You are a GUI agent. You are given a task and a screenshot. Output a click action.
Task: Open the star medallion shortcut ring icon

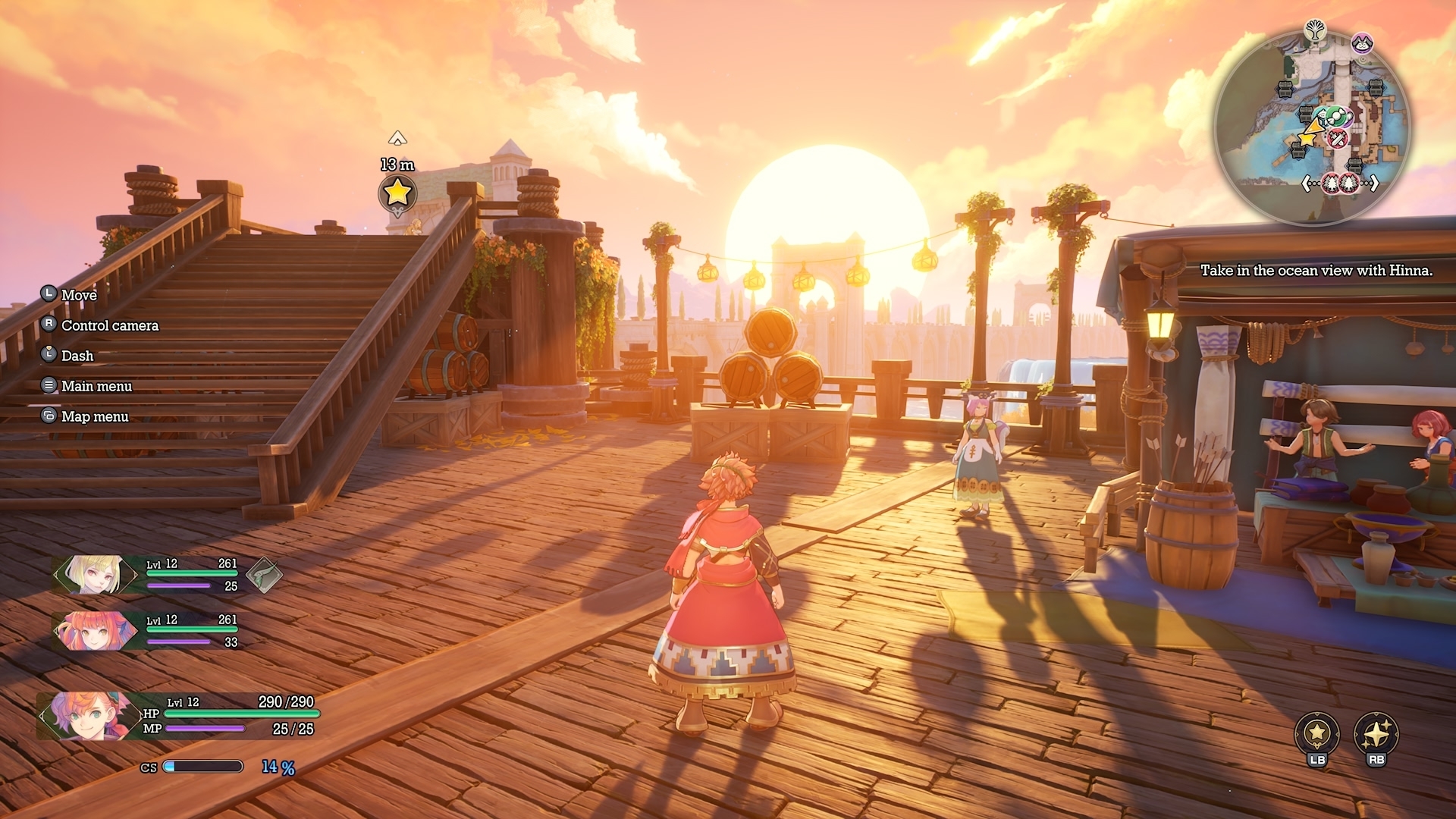(1316, 733)
